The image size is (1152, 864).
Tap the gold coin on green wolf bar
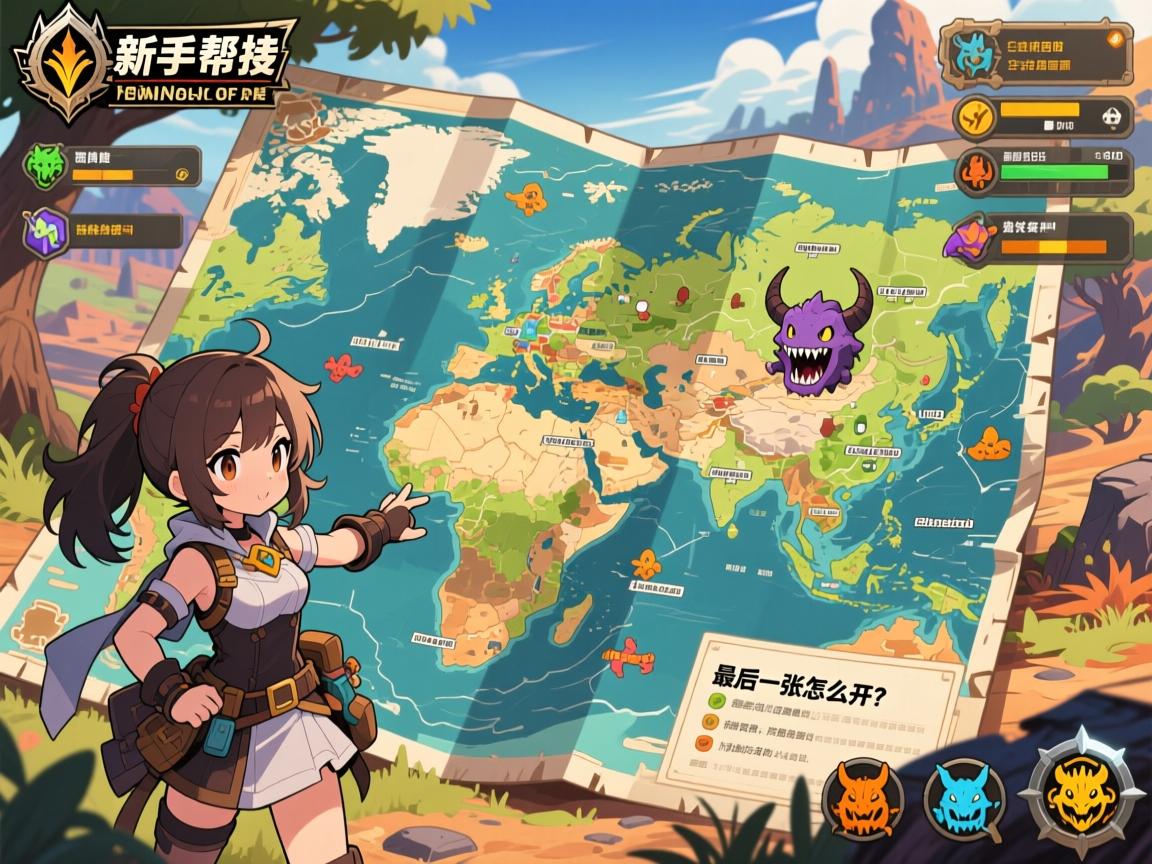(x=182, y=173)
